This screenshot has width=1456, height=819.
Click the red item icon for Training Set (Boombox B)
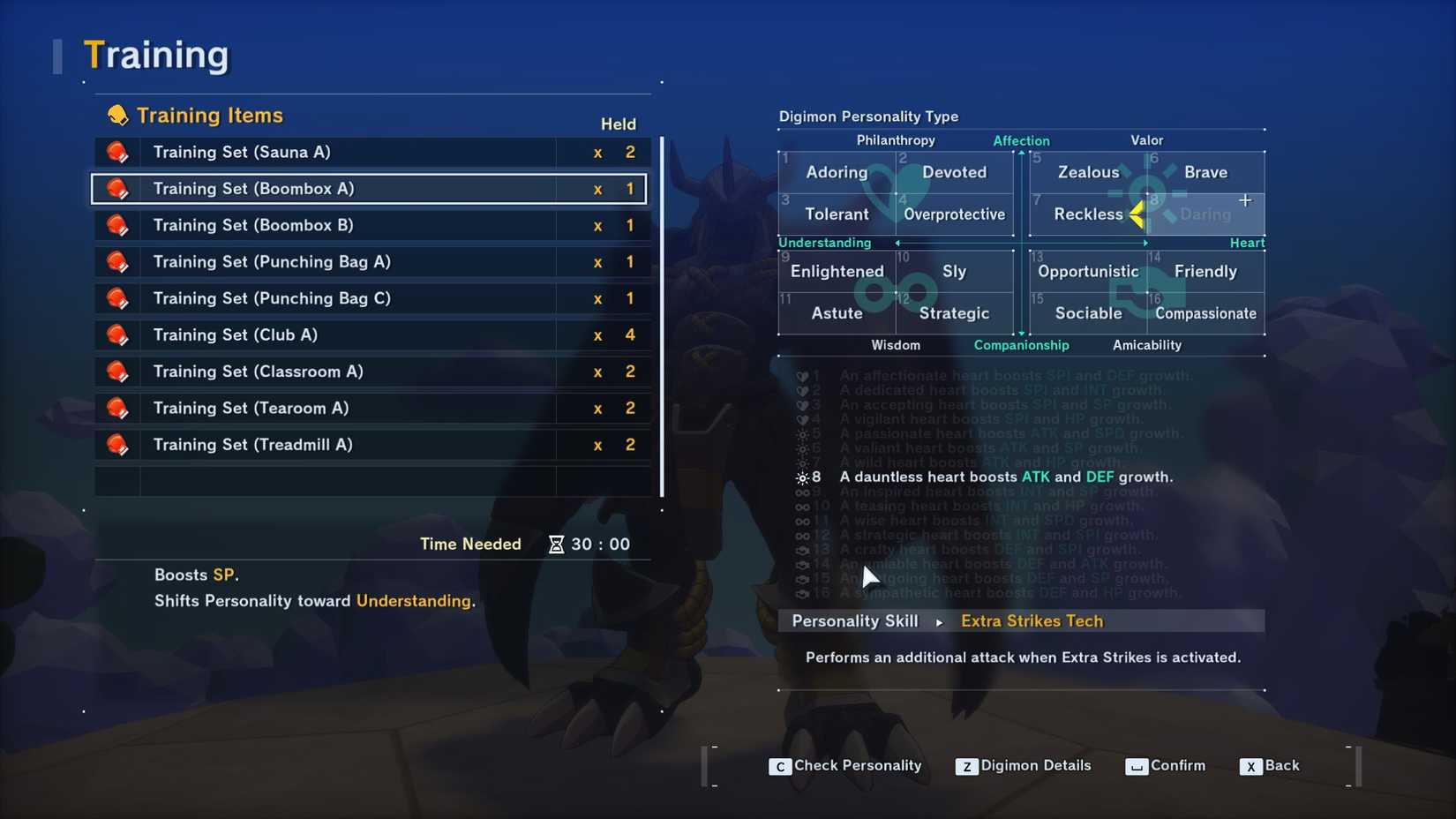(118, 225)
